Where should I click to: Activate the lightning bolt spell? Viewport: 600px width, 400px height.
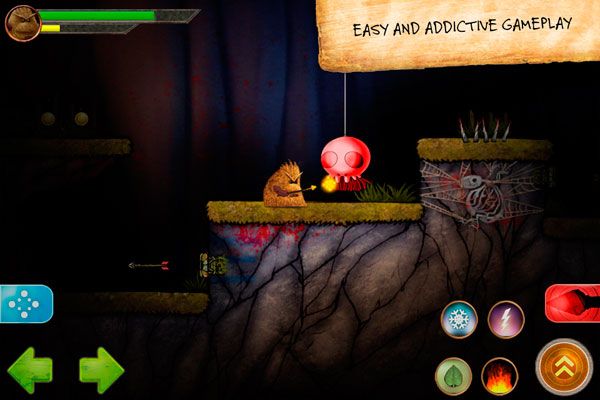point(506,319)
